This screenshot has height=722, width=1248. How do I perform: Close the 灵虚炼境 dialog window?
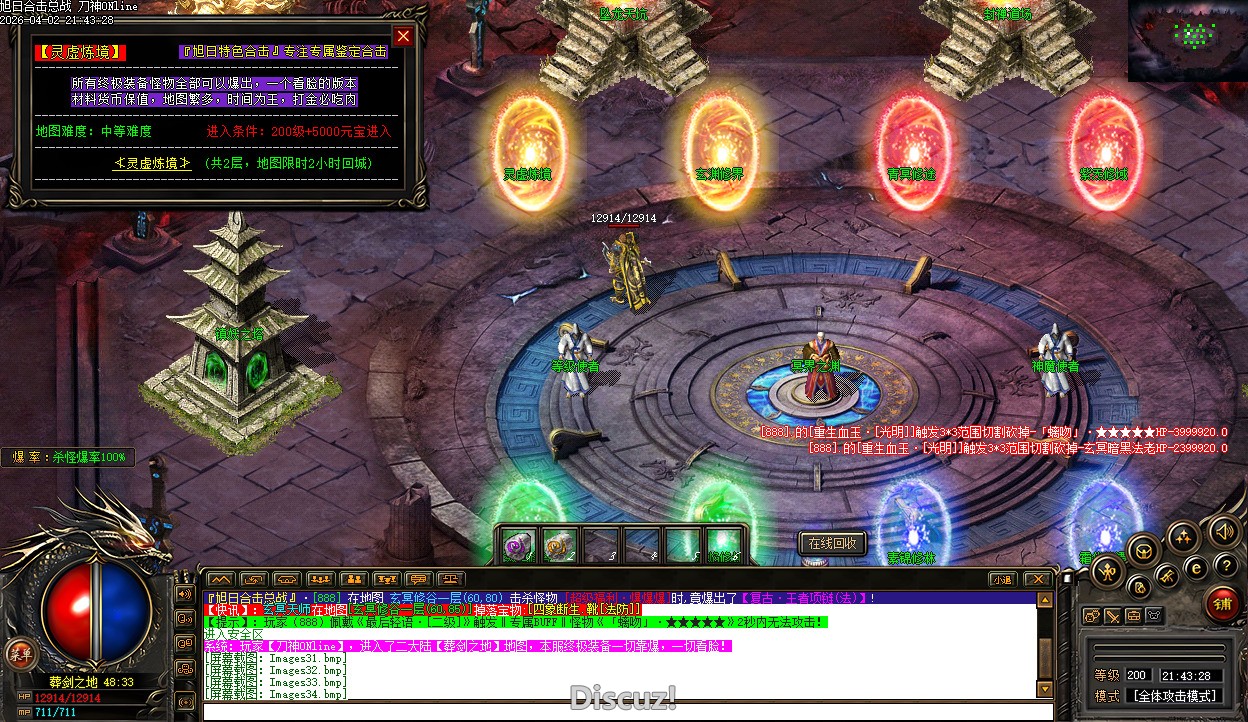pos(403,37)
